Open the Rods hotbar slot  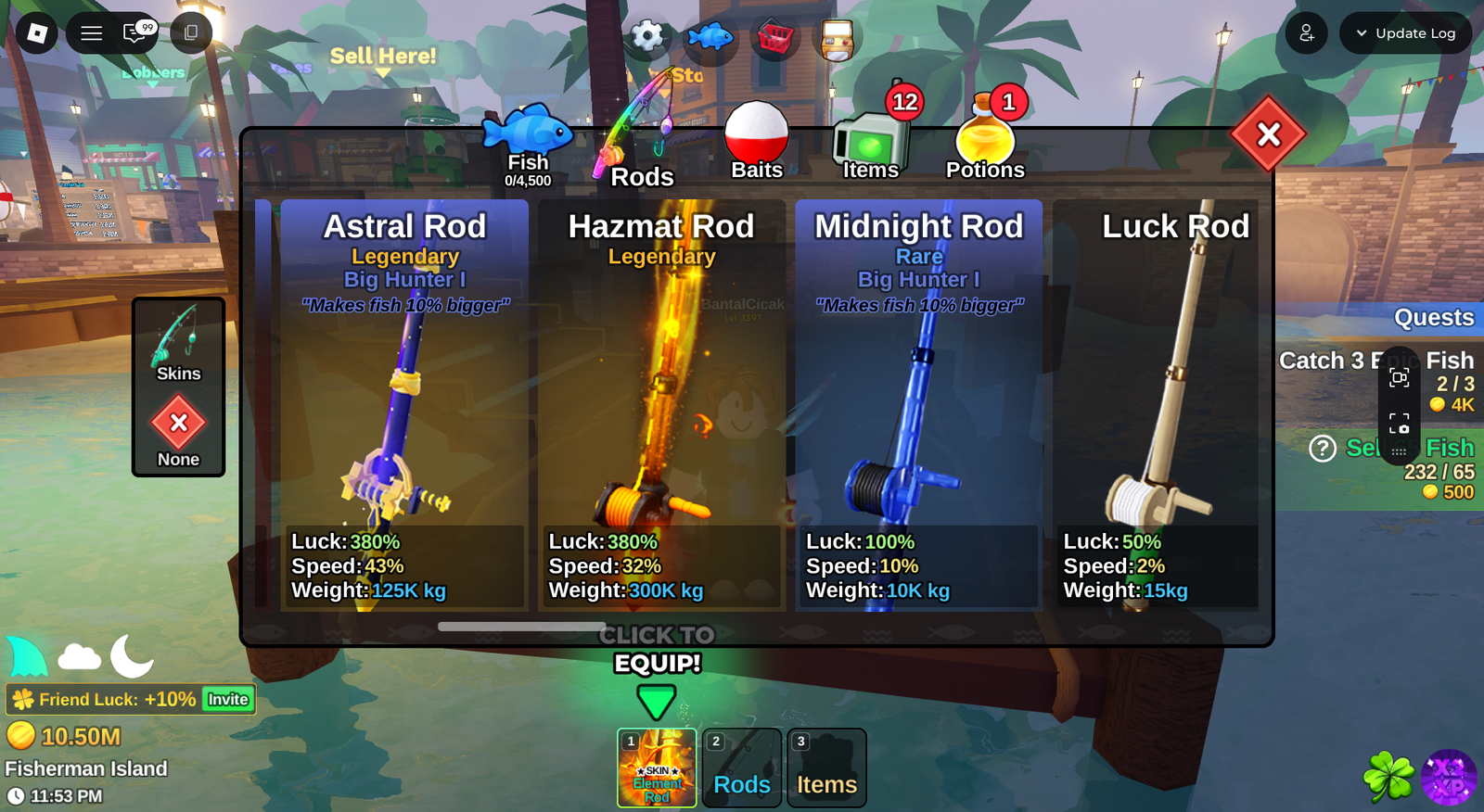(742, 768)
